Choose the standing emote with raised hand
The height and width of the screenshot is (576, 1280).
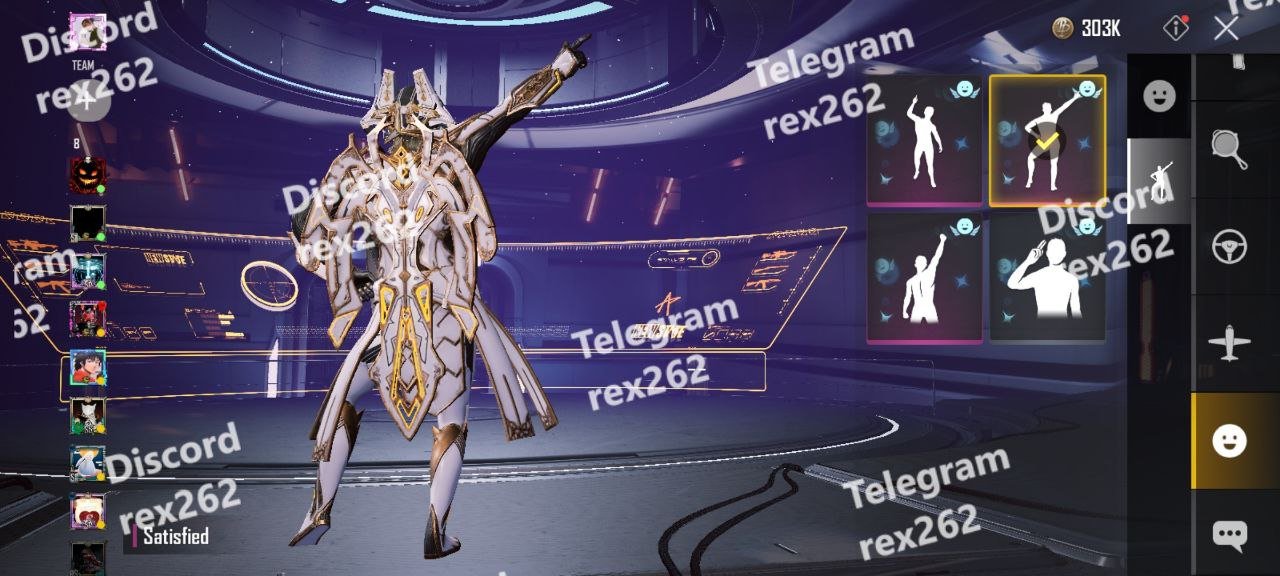click(924, 140)
